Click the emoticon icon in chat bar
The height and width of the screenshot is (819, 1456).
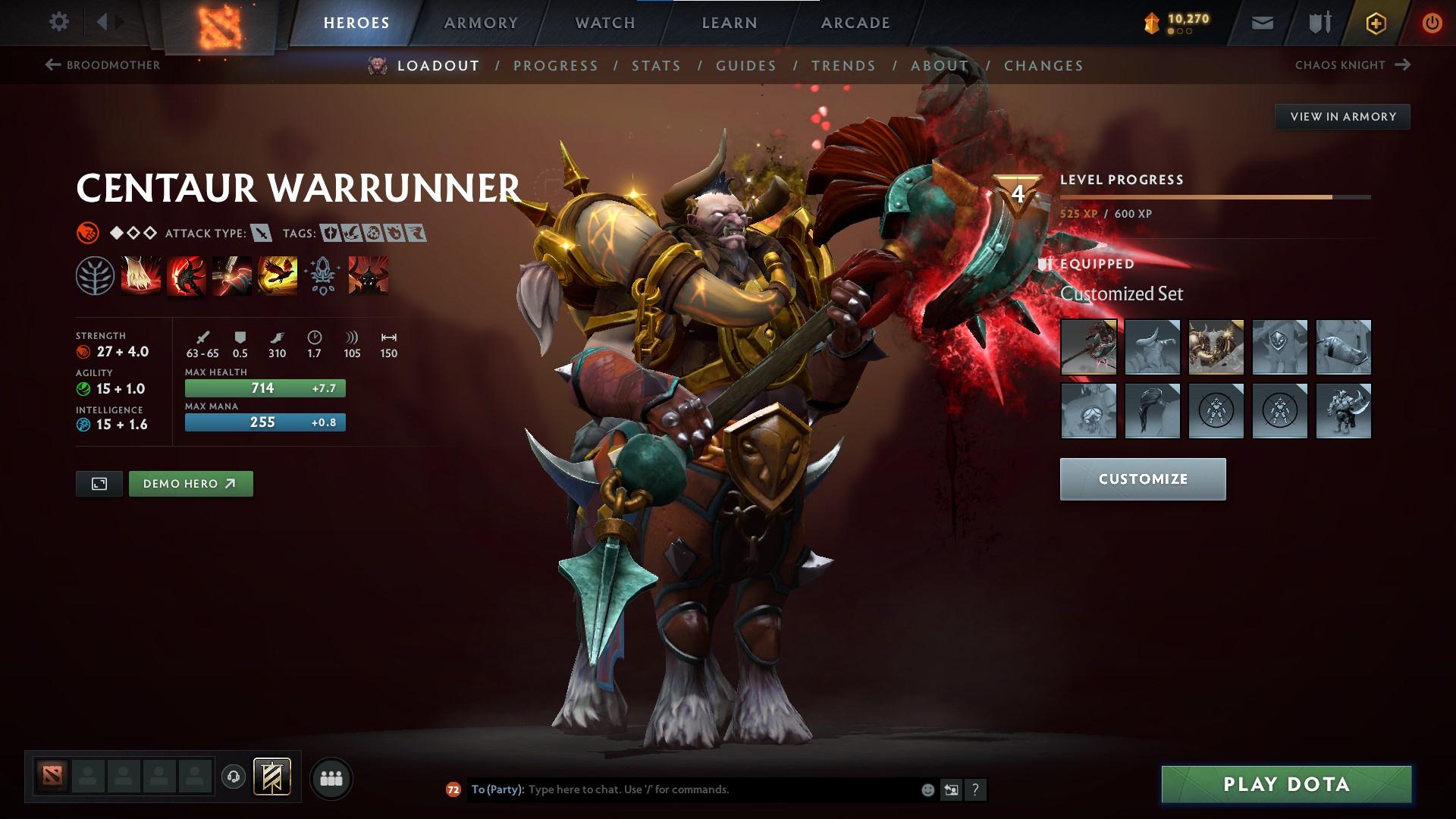[x=927, y=789]
